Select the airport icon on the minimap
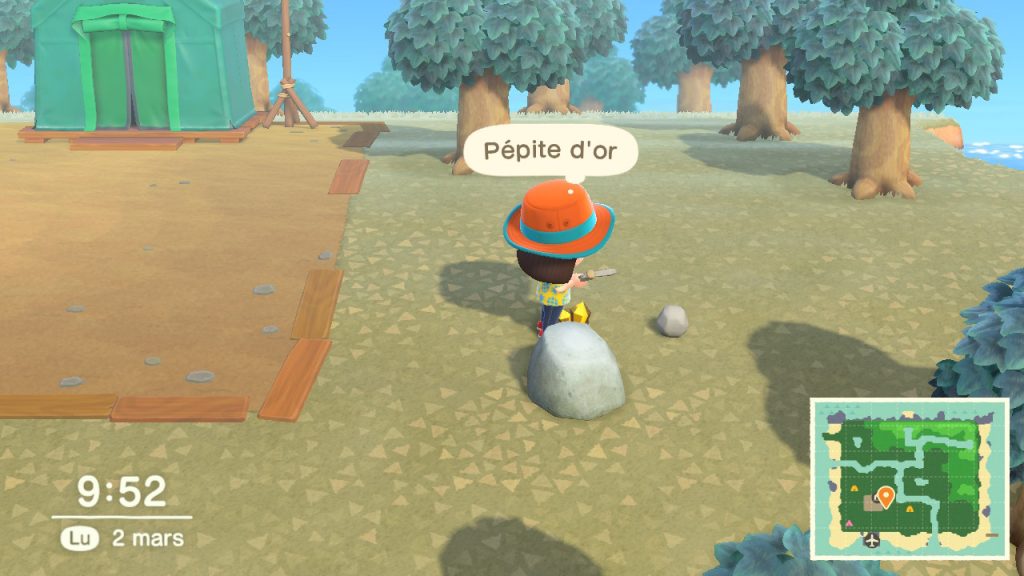Screen dimensions: 1024x576 873,541
